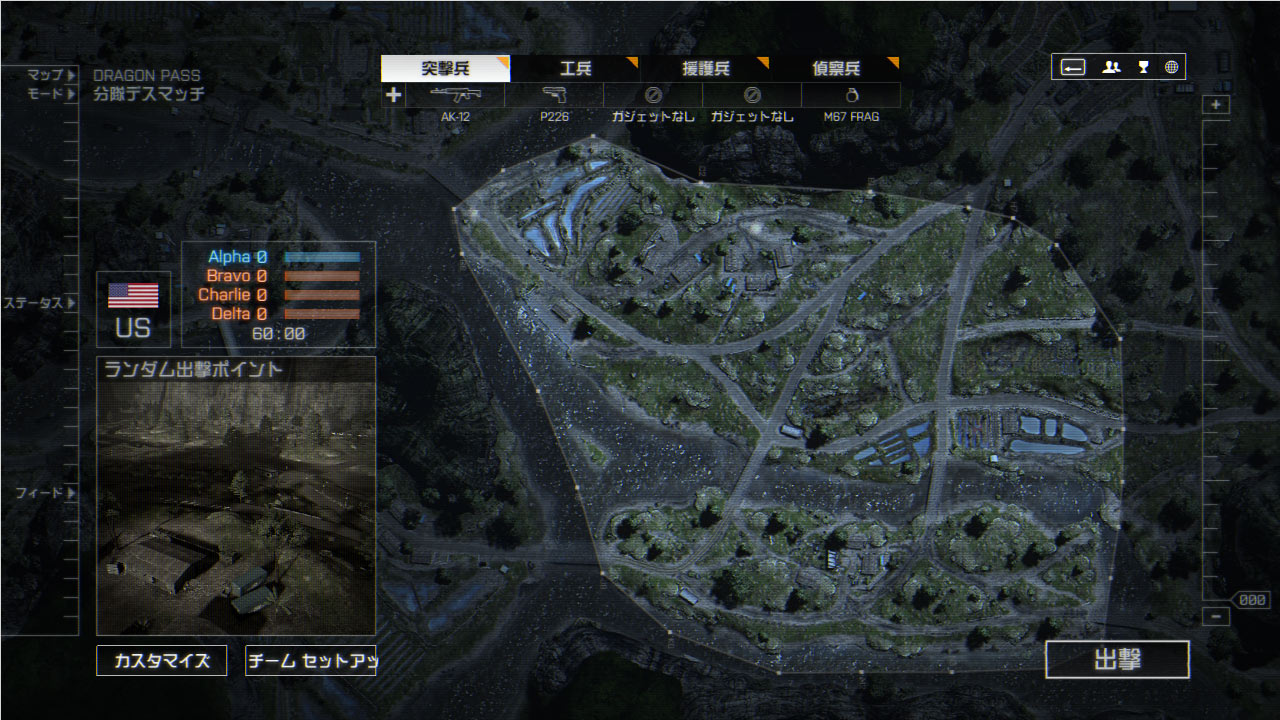The height and width of the screenshot is (720, 1280).
Task: Zoom out the map with minus button
Action: (x=1216, y=617)
